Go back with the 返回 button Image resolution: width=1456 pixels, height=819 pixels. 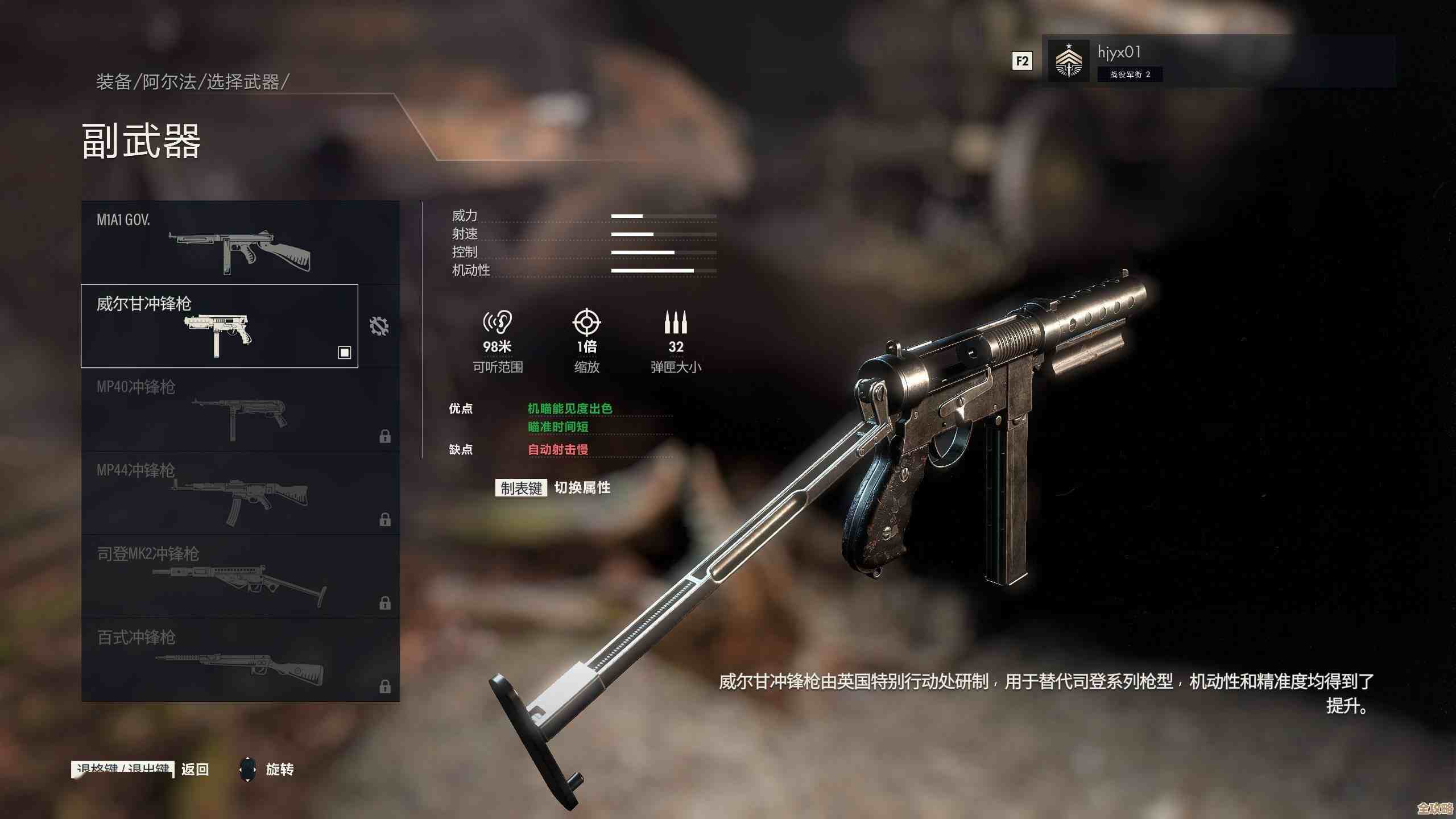point(195,770)
